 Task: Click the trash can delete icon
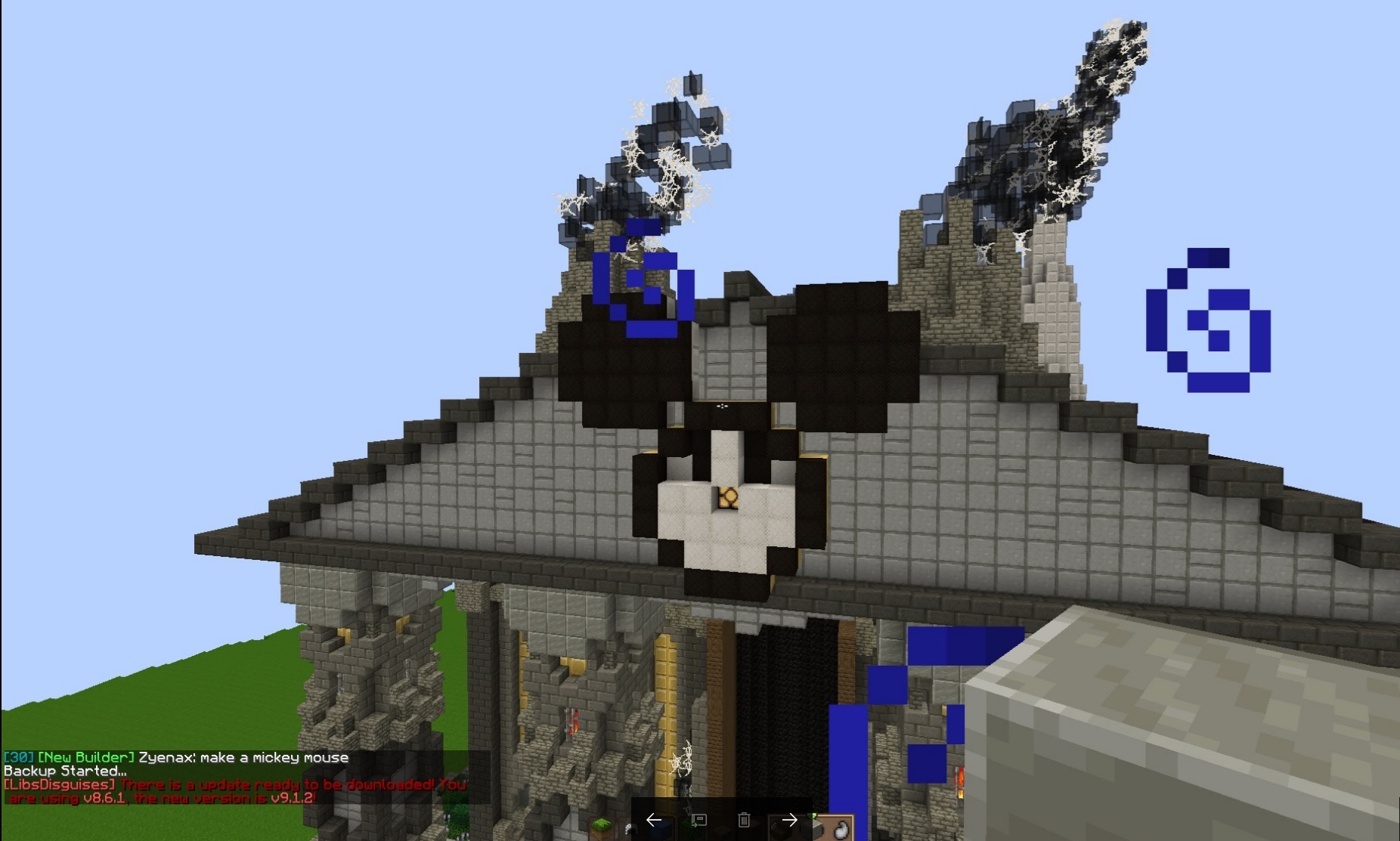pyautogui.click(x=744, y=820)
